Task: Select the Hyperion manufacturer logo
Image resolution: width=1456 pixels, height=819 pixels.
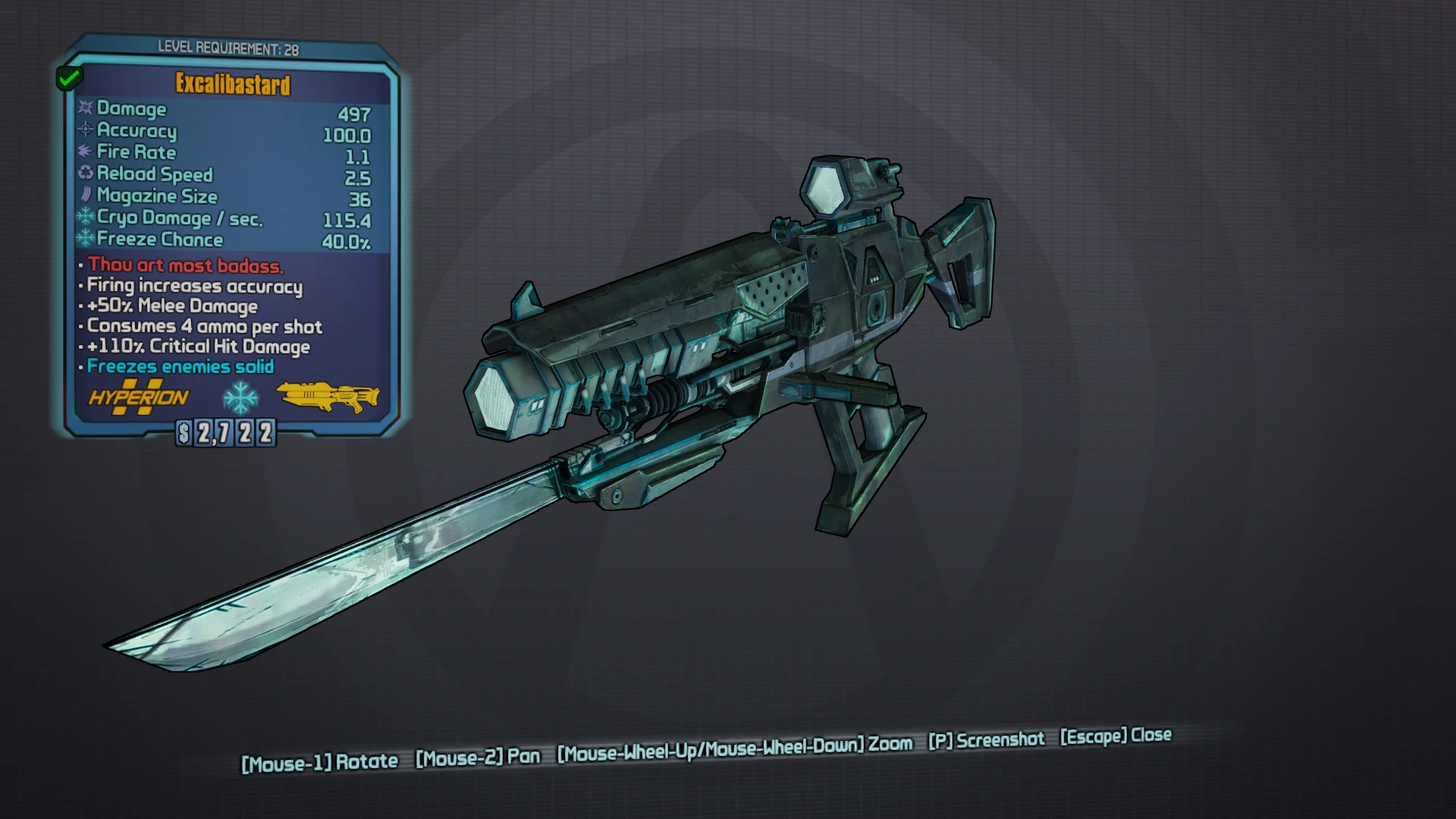Action: (139, 397)
